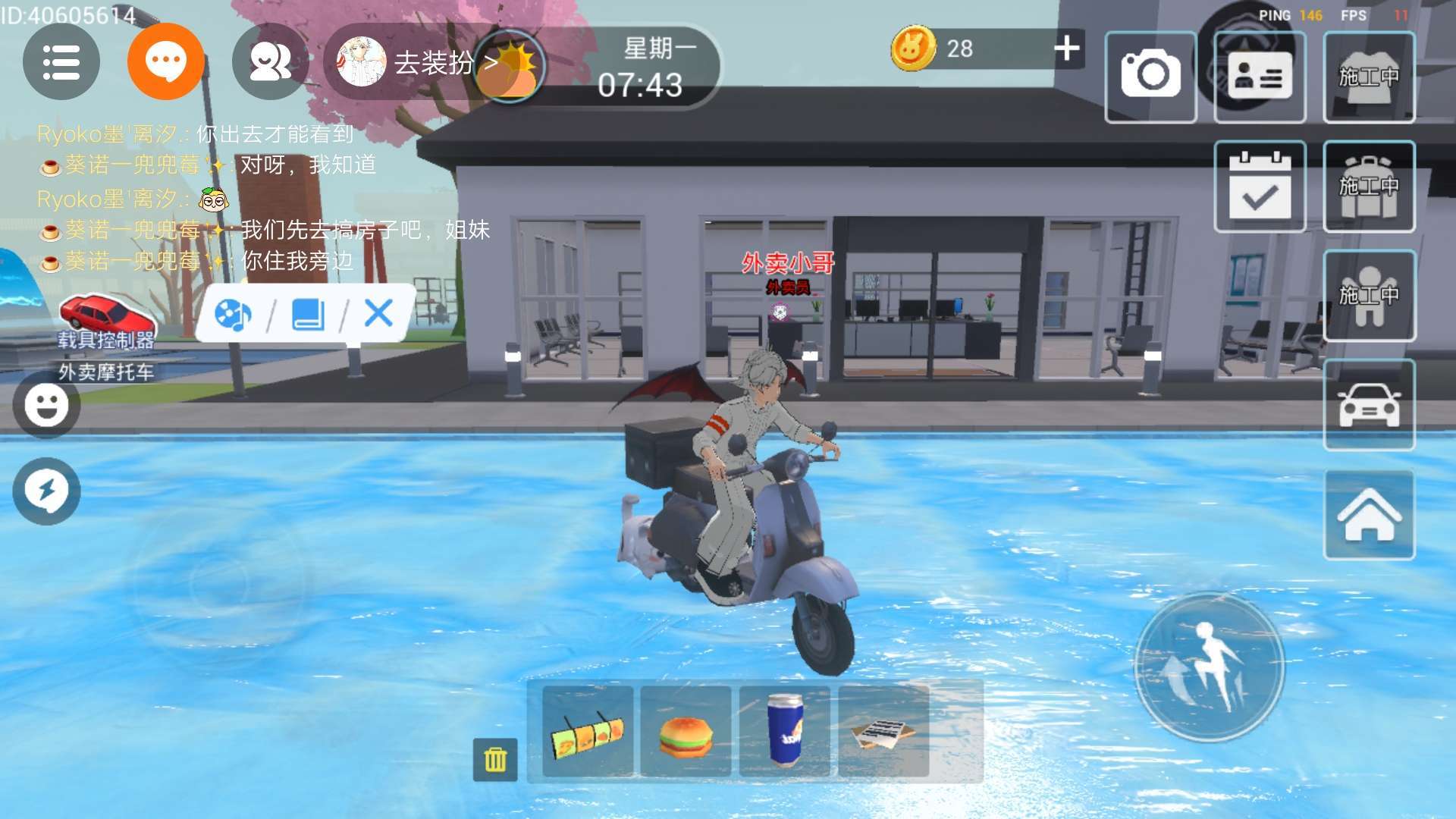Image resolution: width=1456 pixels, height=819 pixels.
Task: Open the ID card profile
Action: click(1260, 76)
